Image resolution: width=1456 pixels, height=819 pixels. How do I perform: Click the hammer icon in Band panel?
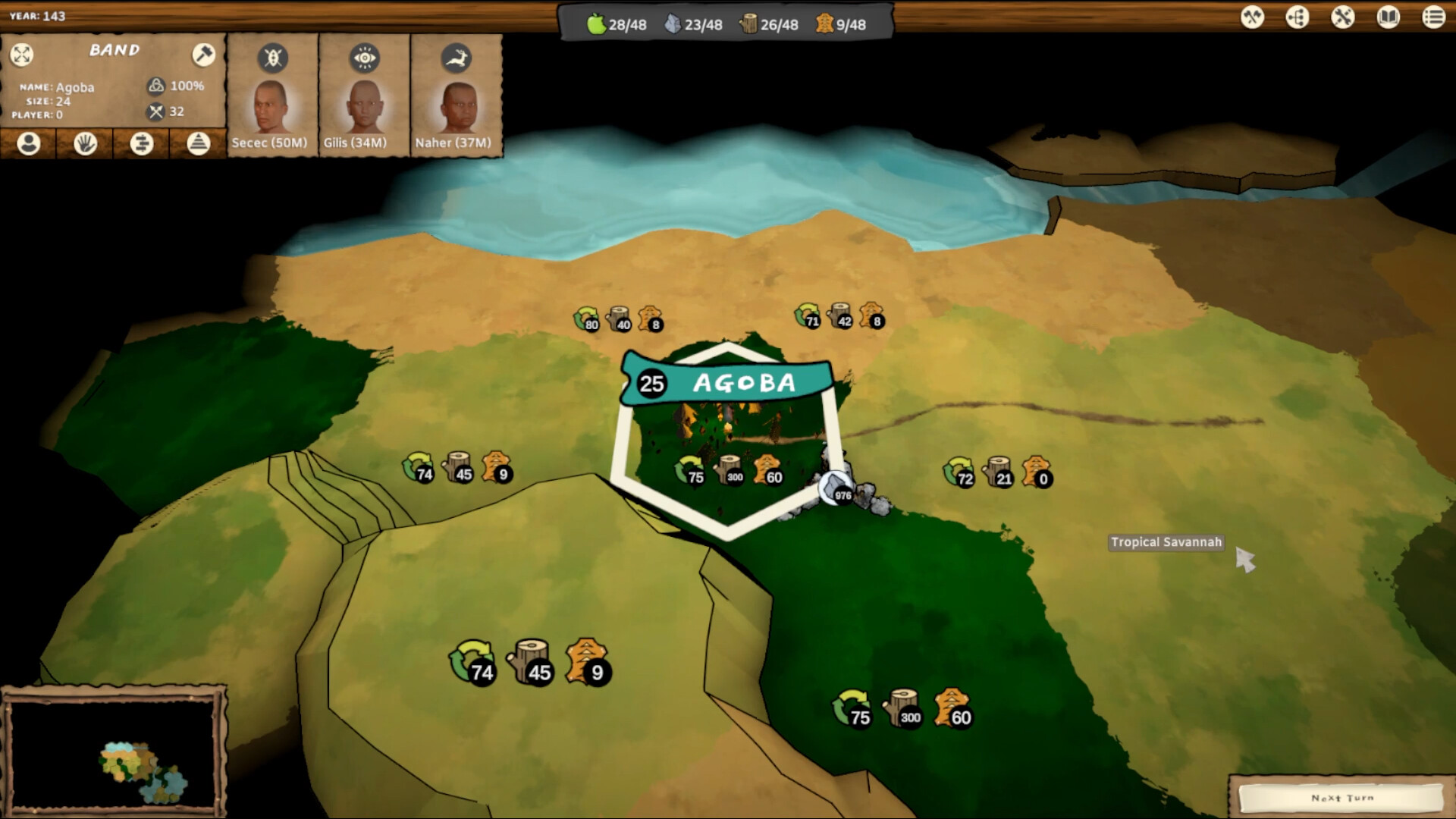[x=203, y=54]
